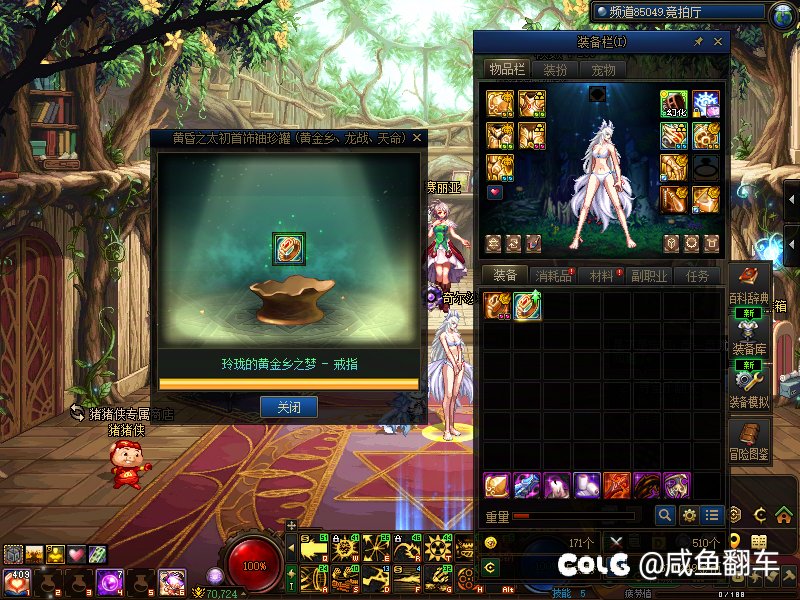Viewport: 800px width, 600px height.
Task: Close the 装备栏 equipment window
Action: coord(719,43)
